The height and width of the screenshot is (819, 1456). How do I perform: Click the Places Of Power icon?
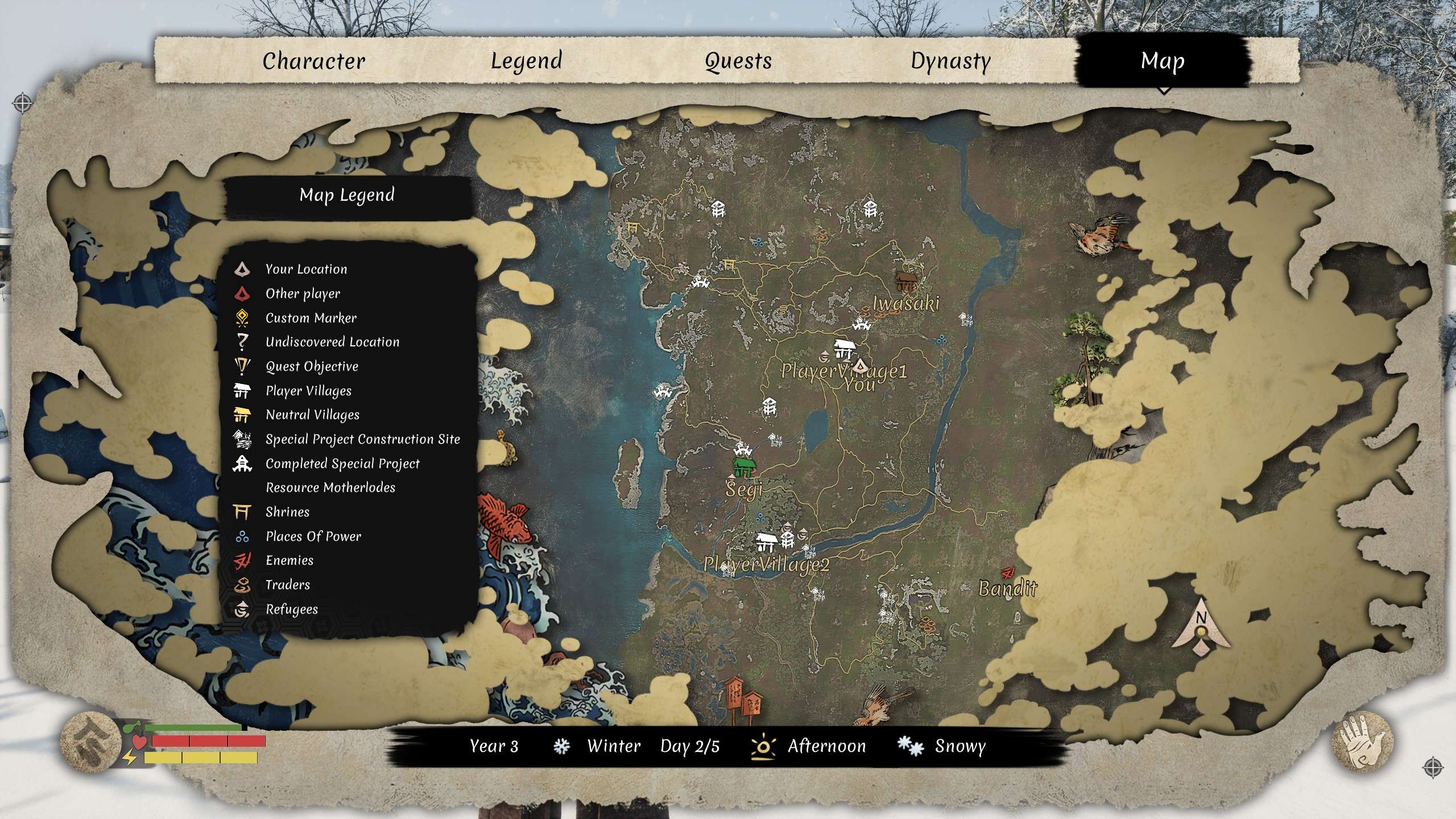[x=241, y=536]
